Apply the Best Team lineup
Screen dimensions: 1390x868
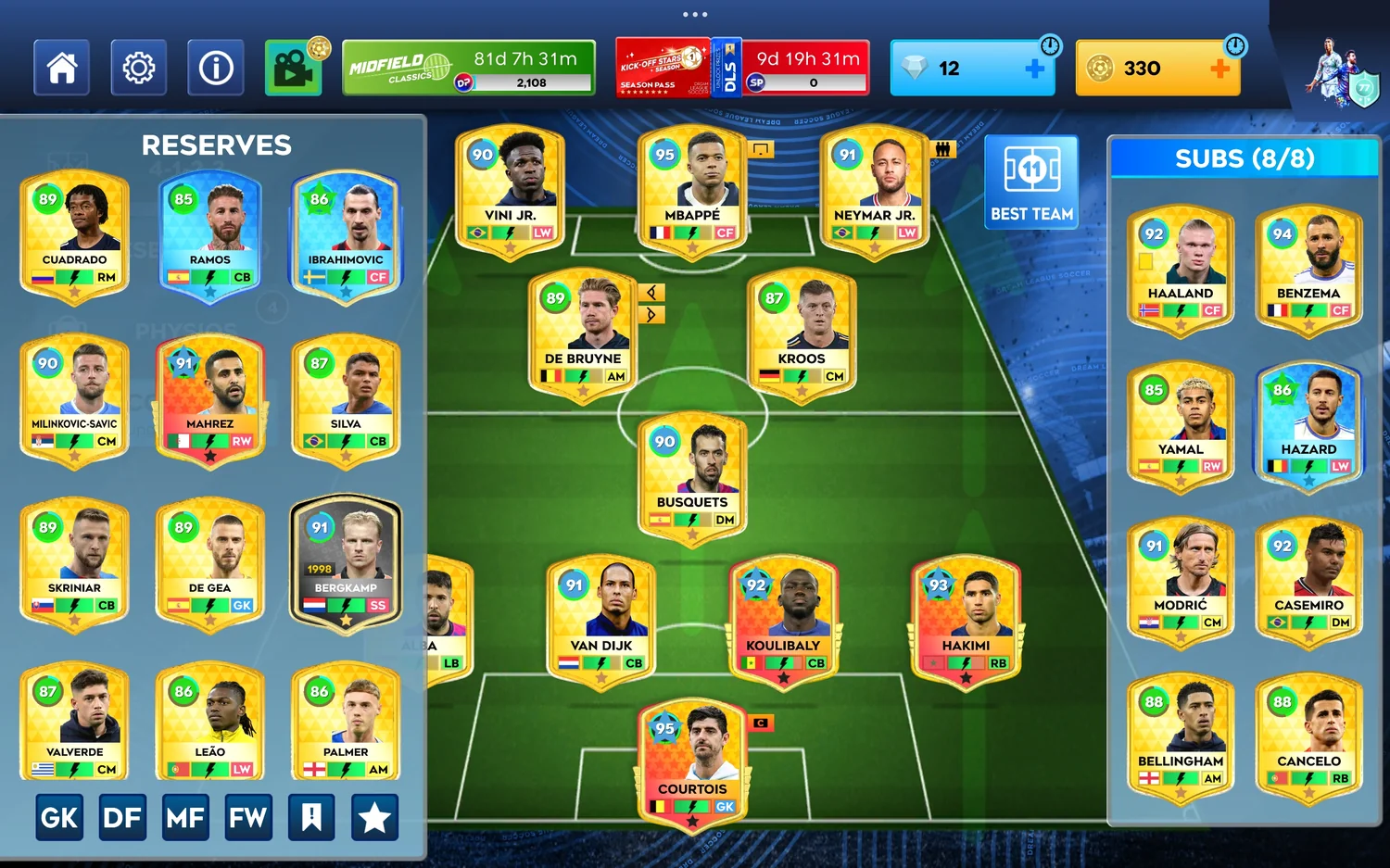point(1031,182)
